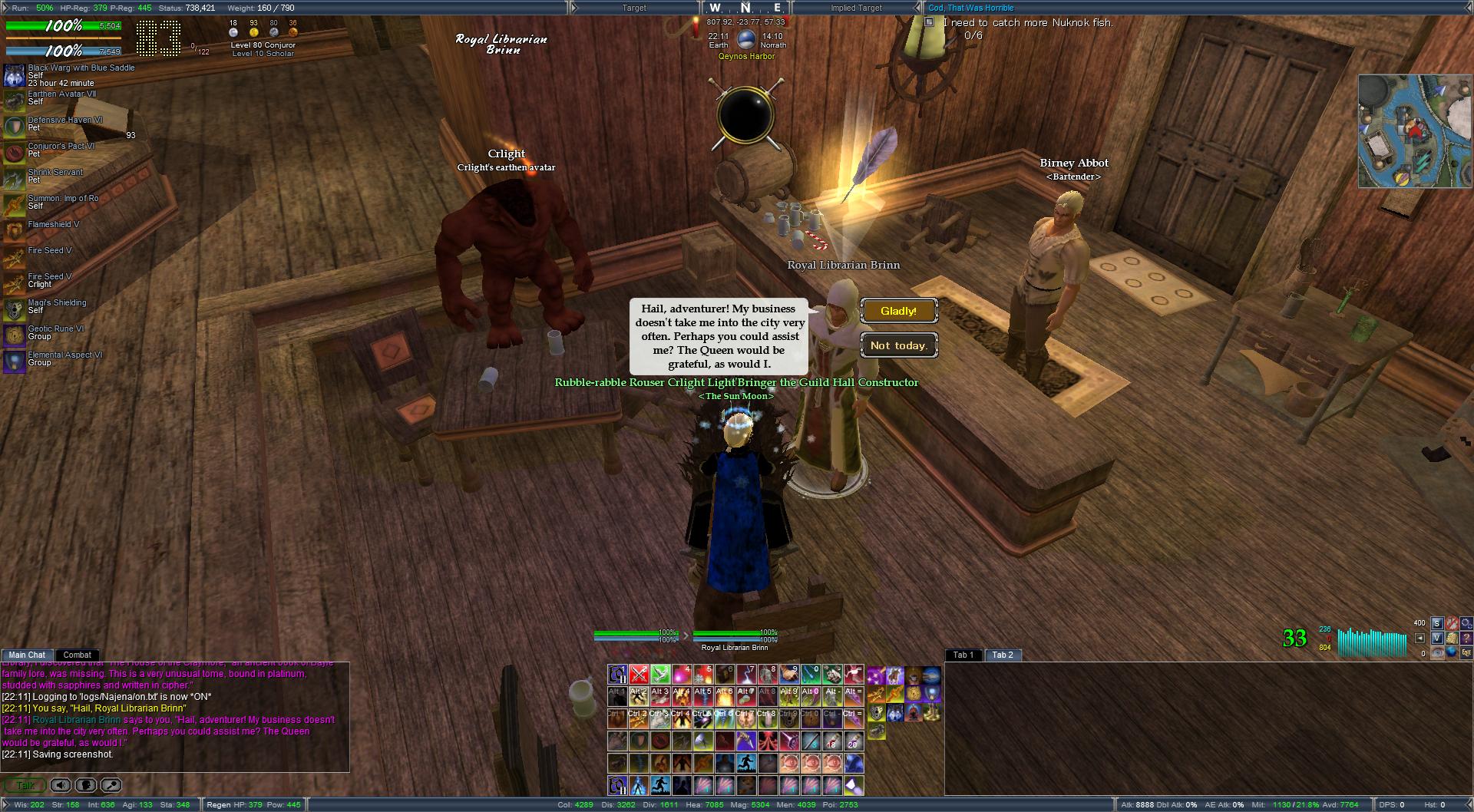Select the Main Chat tab
The width and height of the screenshot is (1474, 812).
27,655
